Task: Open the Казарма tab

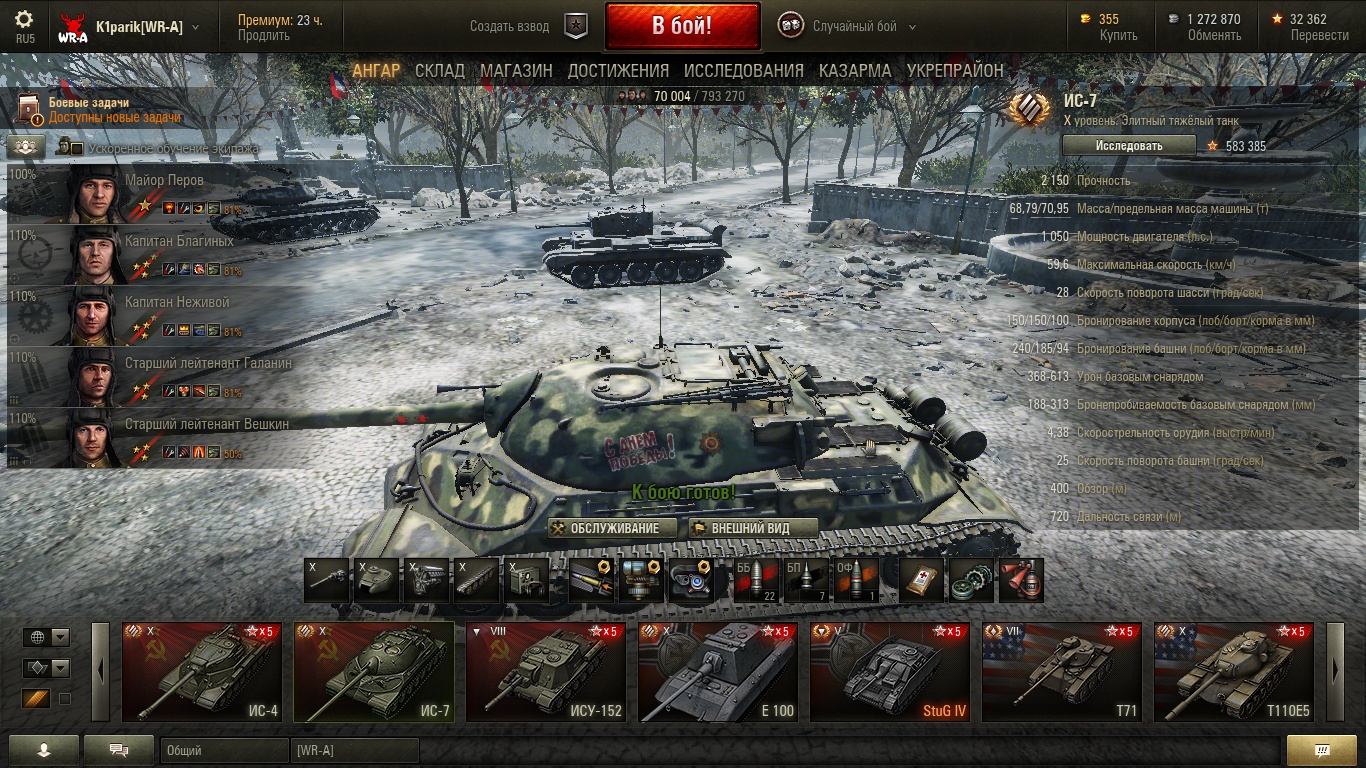Action: tap(855, 71)
